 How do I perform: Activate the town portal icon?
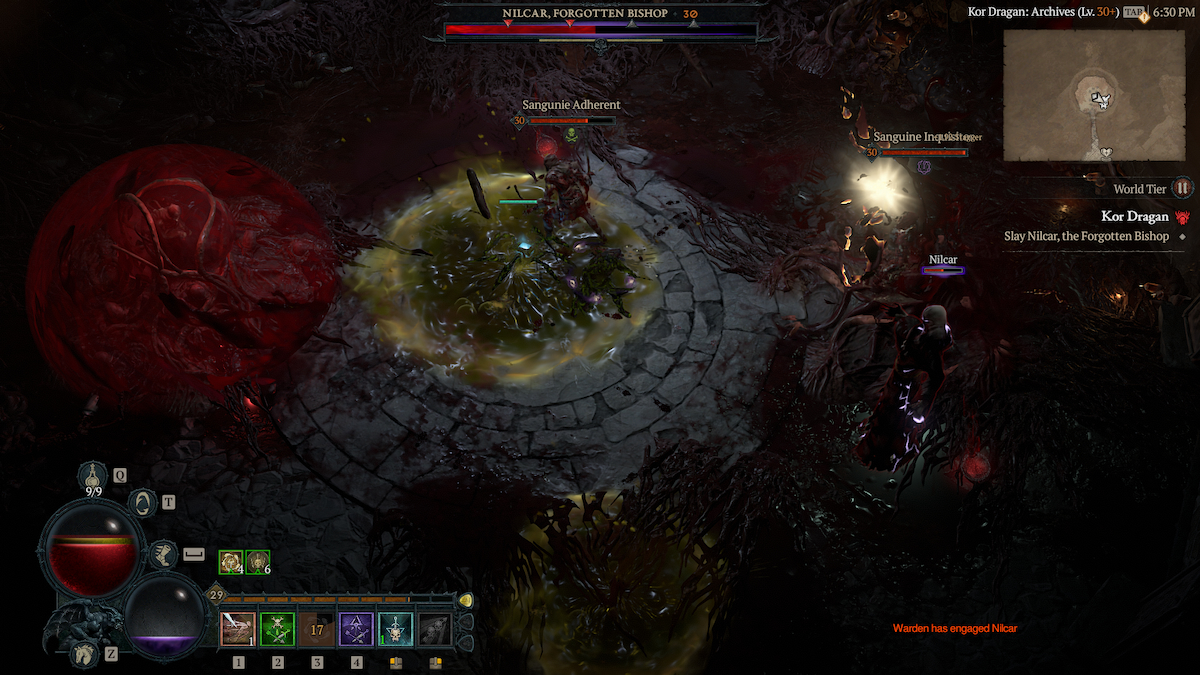point(144,502)
